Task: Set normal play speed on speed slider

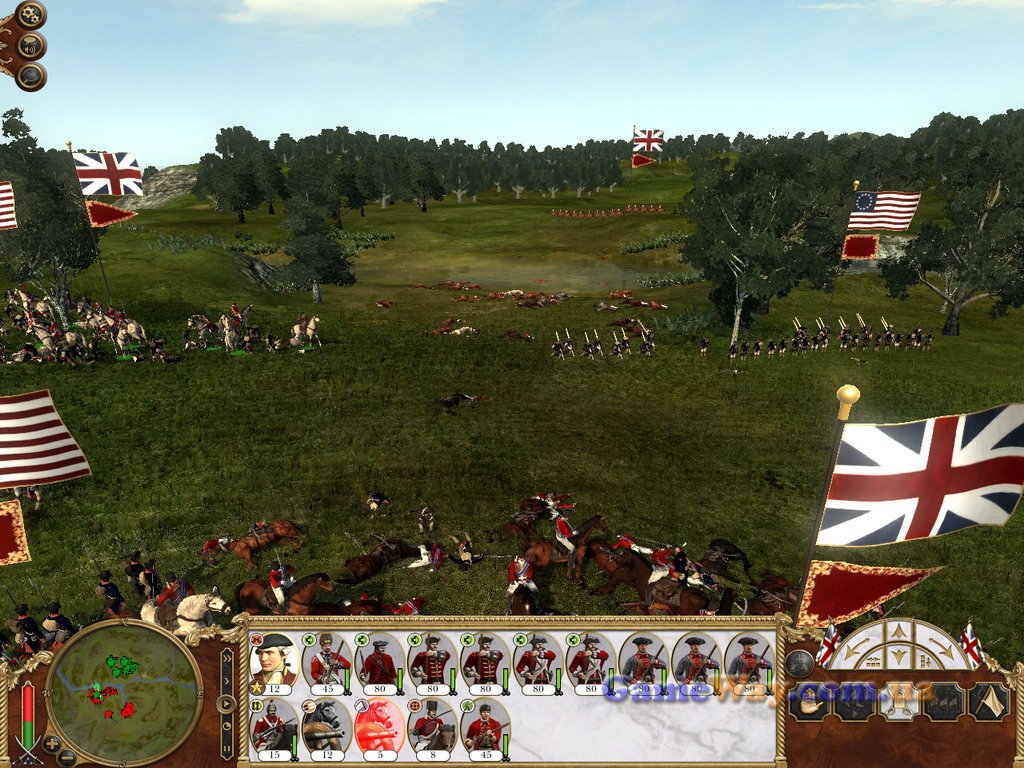Action: tap(227, 702)
